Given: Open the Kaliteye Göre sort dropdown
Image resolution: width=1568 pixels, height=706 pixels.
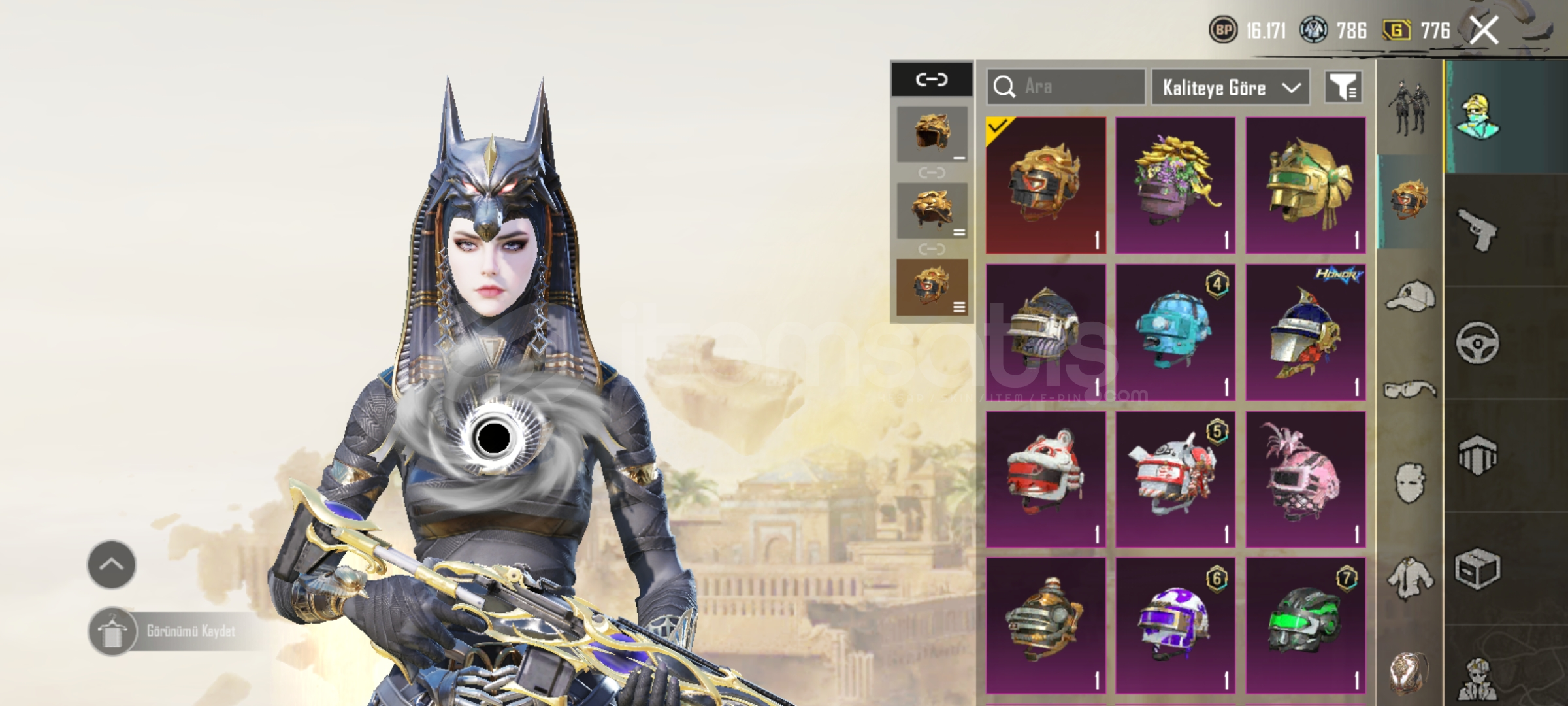Looking at the screenshot, I should point(1230,88).
